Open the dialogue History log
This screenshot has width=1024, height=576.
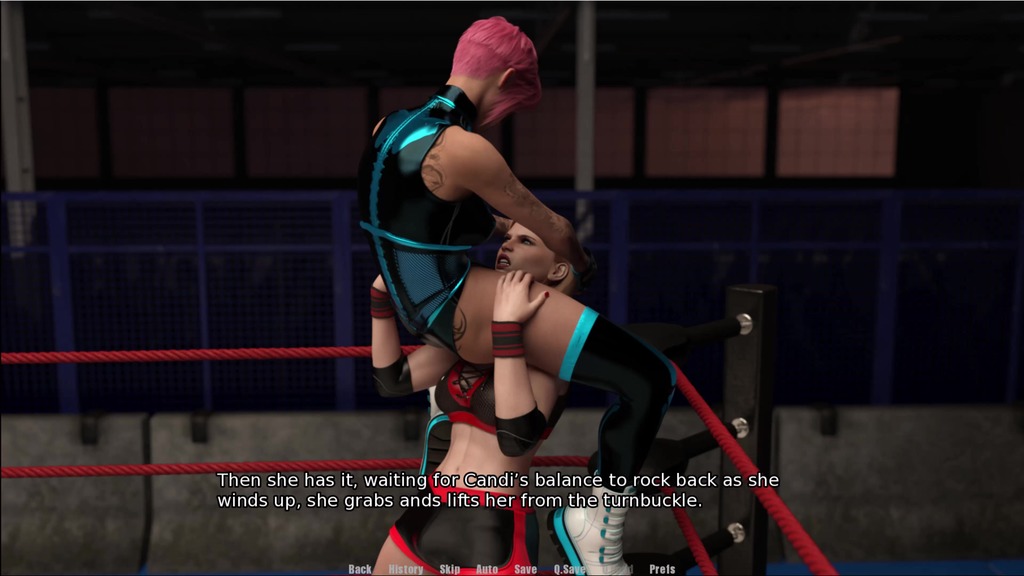[406, 569]
